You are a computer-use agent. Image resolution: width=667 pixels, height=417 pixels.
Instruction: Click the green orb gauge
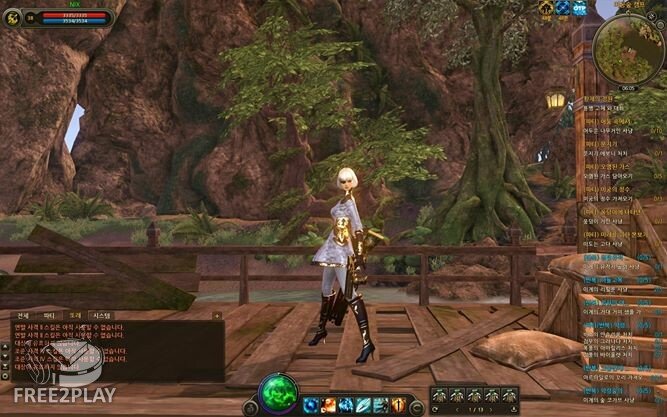(x=277, y=395)
